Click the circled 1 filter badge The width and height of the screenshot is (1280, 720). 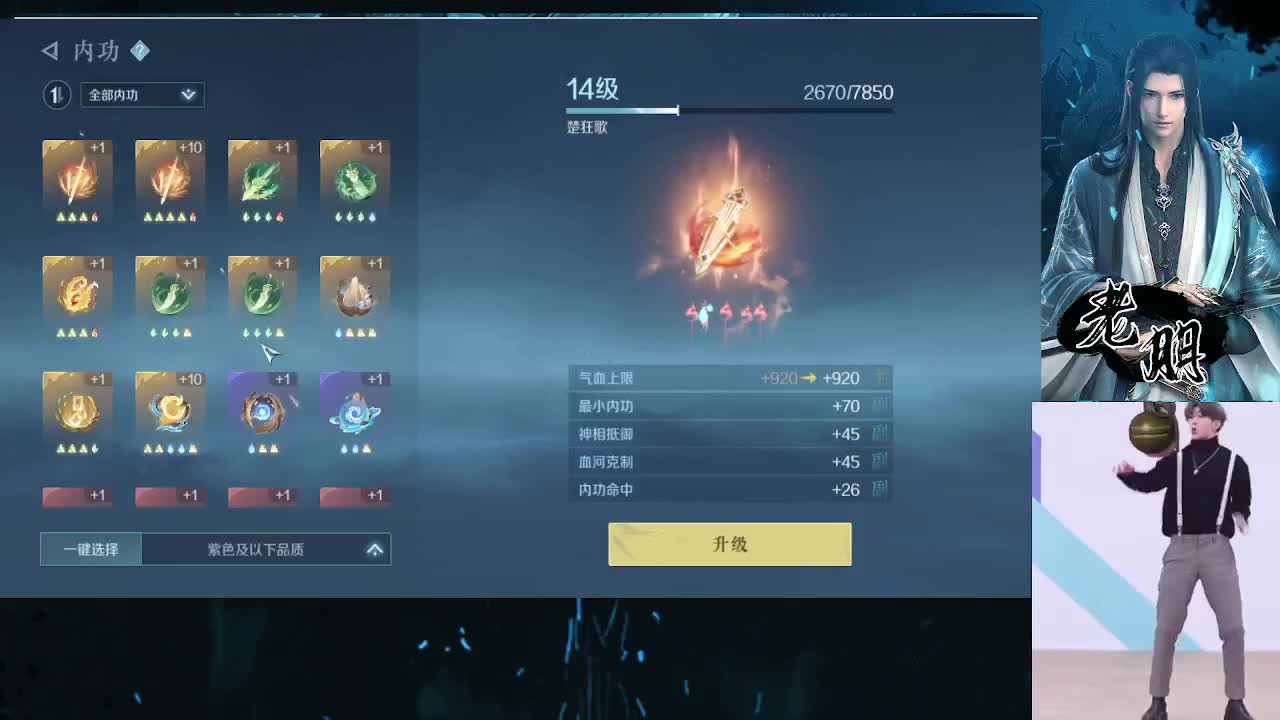(57, 94)
